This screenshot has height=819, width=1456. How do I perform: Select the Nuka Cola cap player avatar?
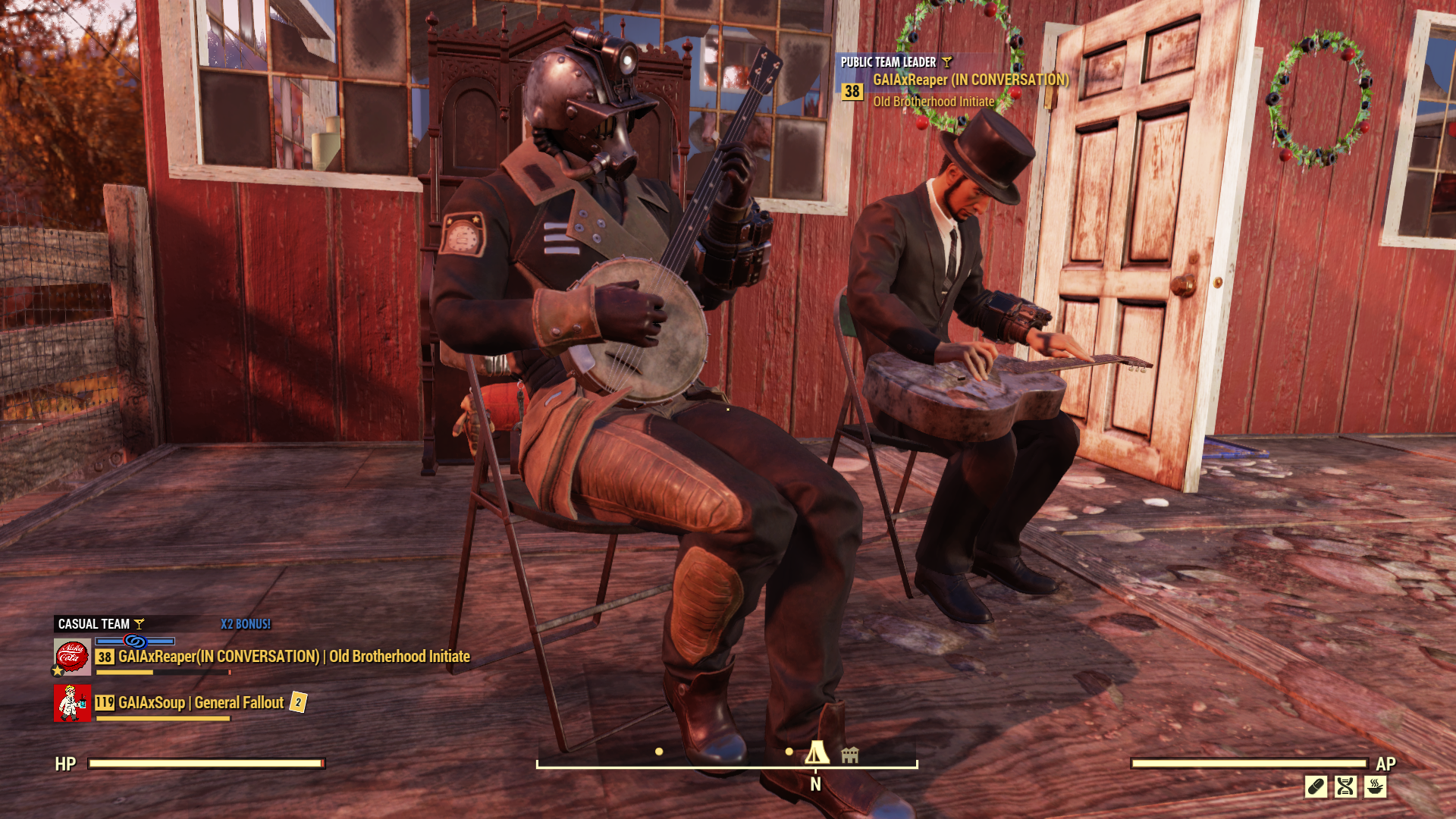[x=73, y=654]
